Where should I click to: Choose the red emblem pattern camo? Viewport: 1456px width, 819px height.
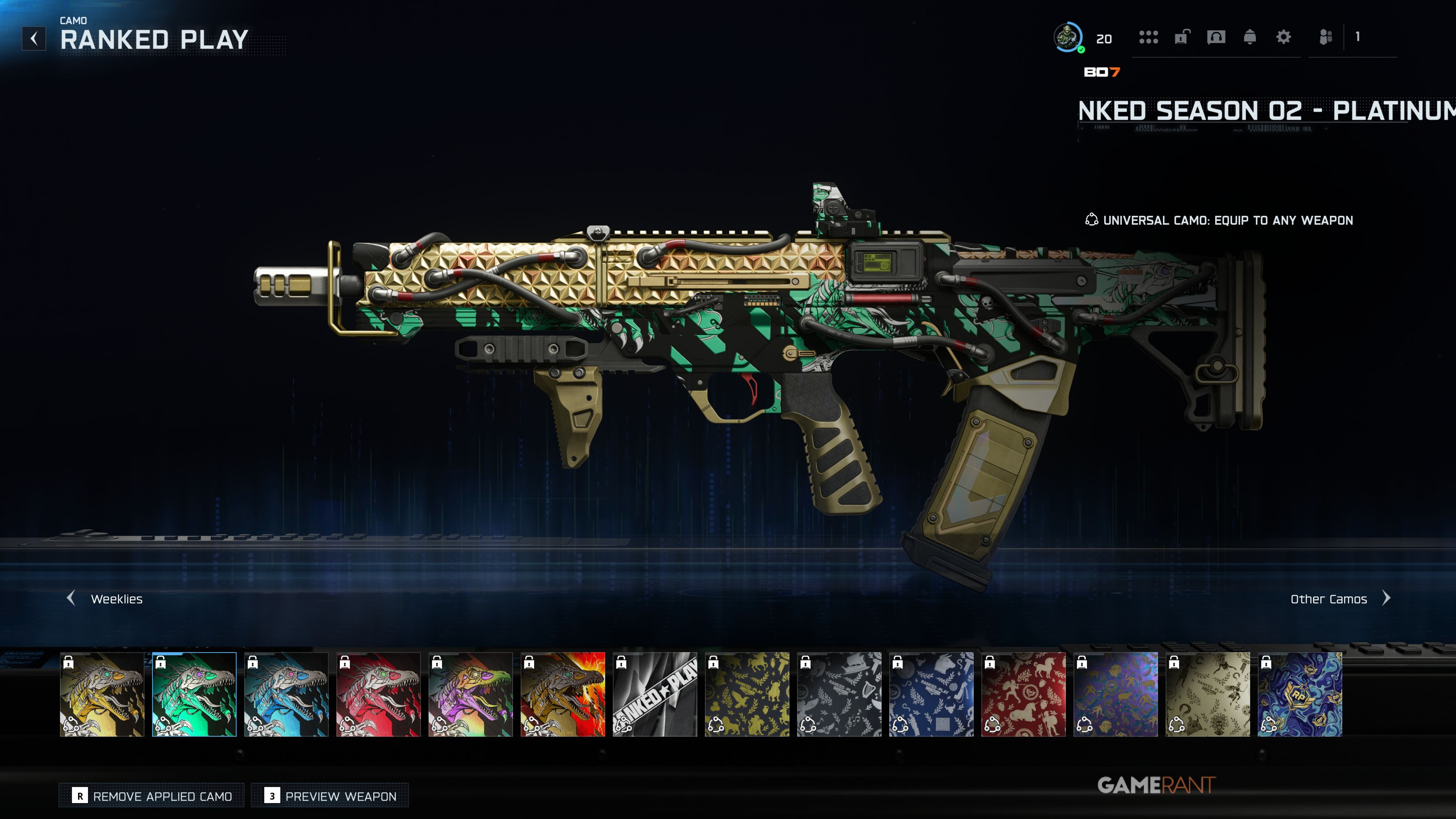pos(1024,694)
